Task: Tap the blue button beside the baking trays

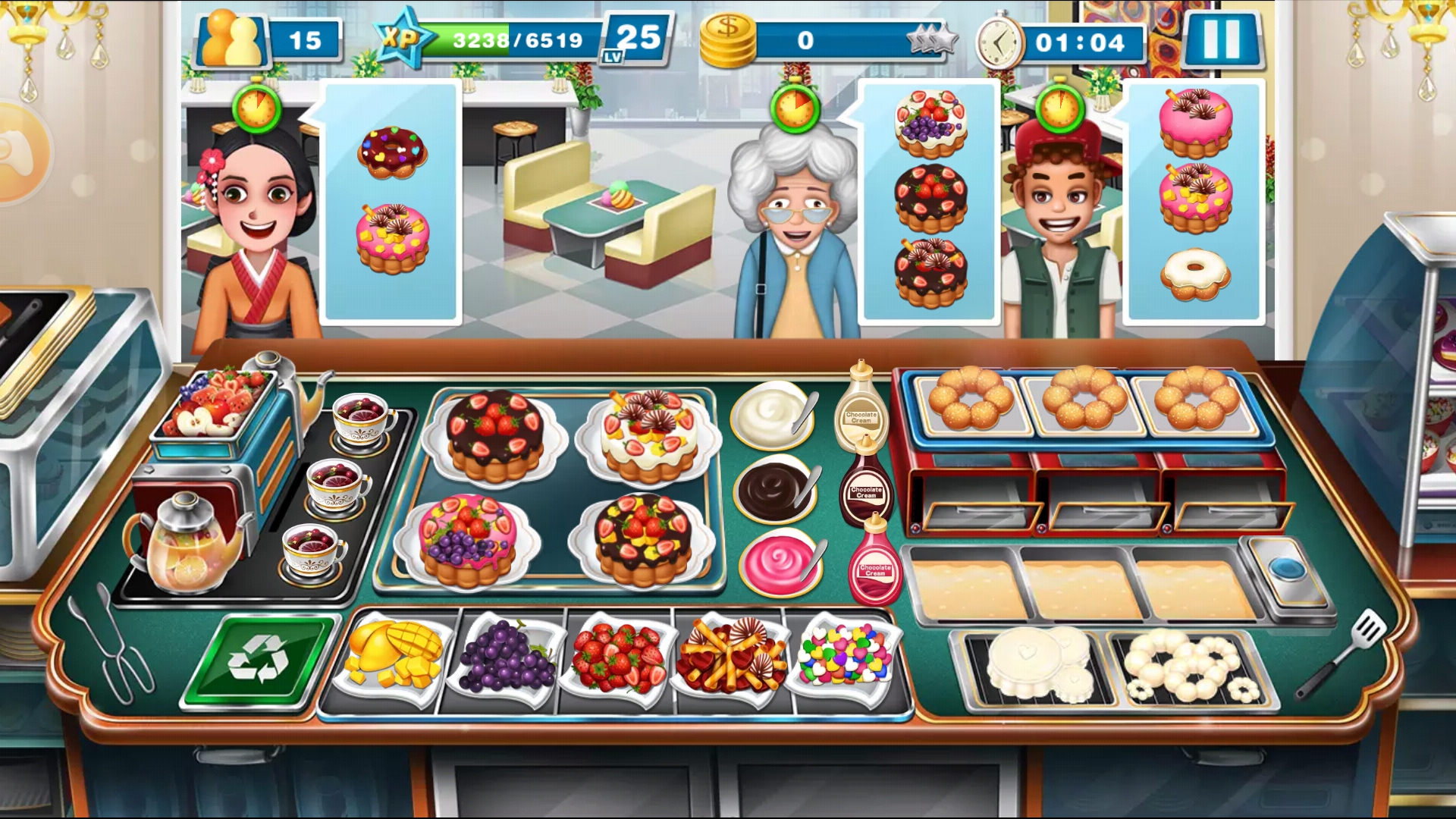Action: click(1286, 570)
